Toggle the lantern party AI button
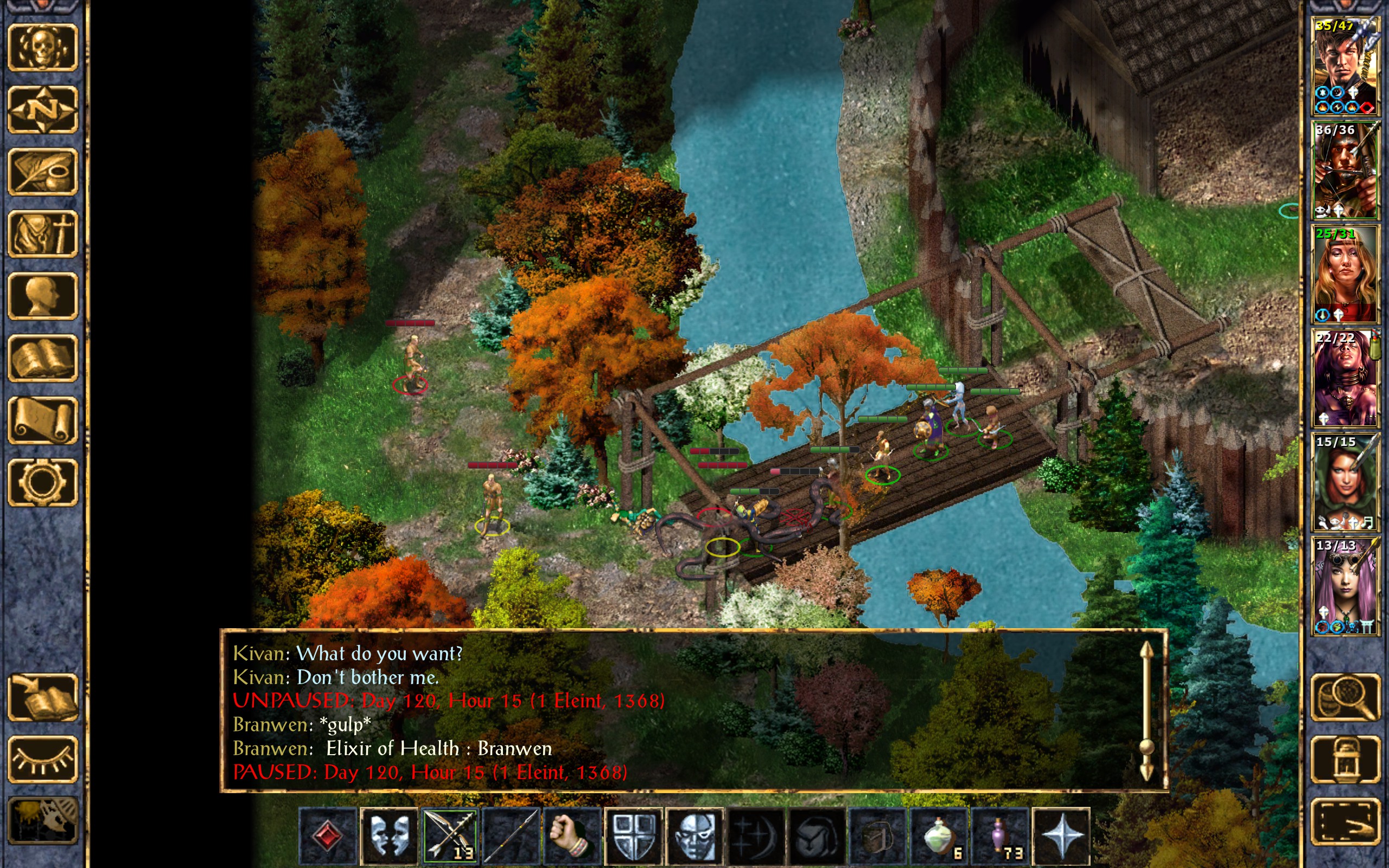 point(1345,759)
